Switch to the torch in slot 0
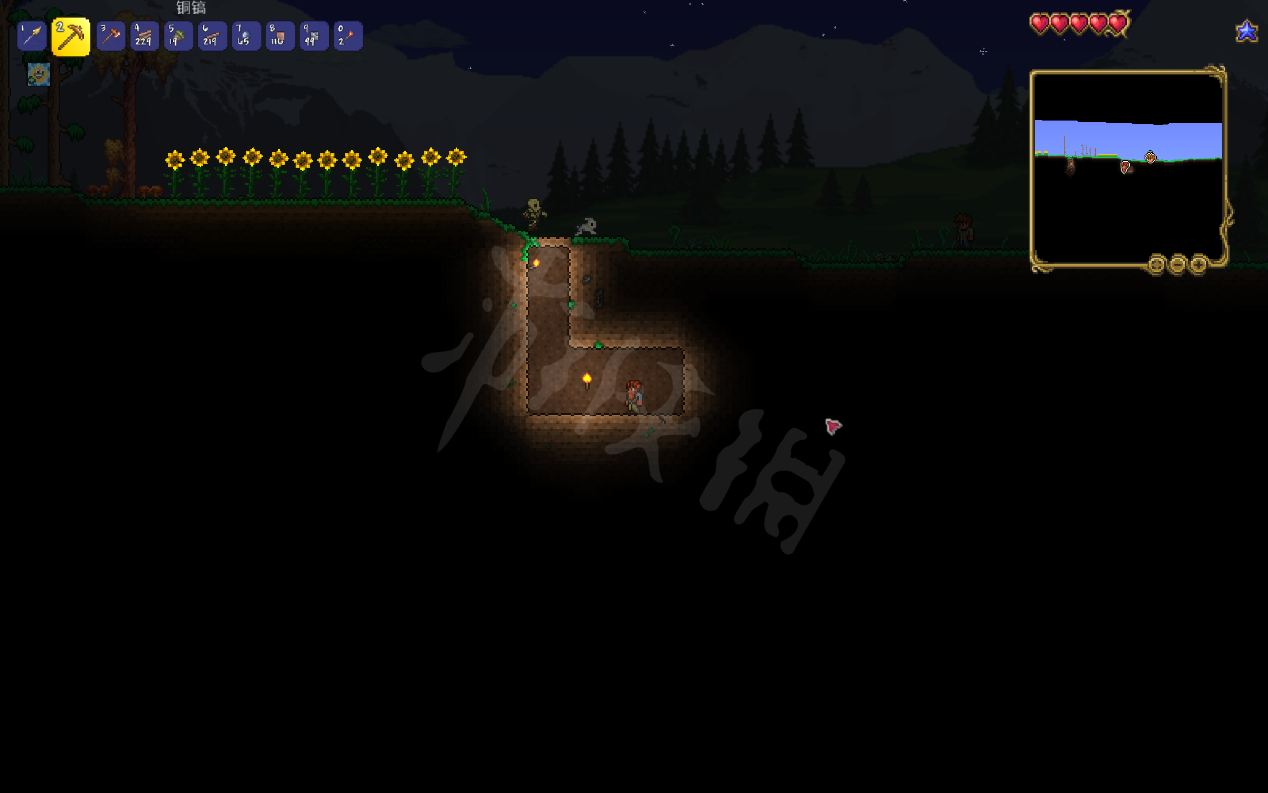 pyautogui.click(x=348, y=37)
